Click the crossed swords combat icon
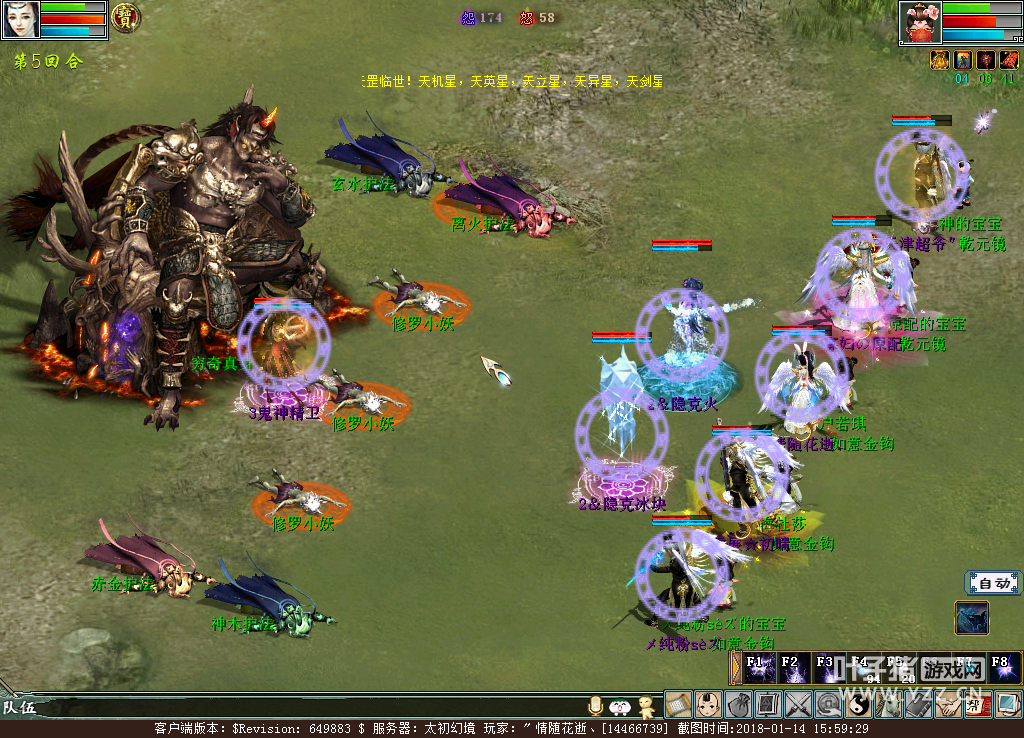The image size is (1024, 738). coord(798,705)
